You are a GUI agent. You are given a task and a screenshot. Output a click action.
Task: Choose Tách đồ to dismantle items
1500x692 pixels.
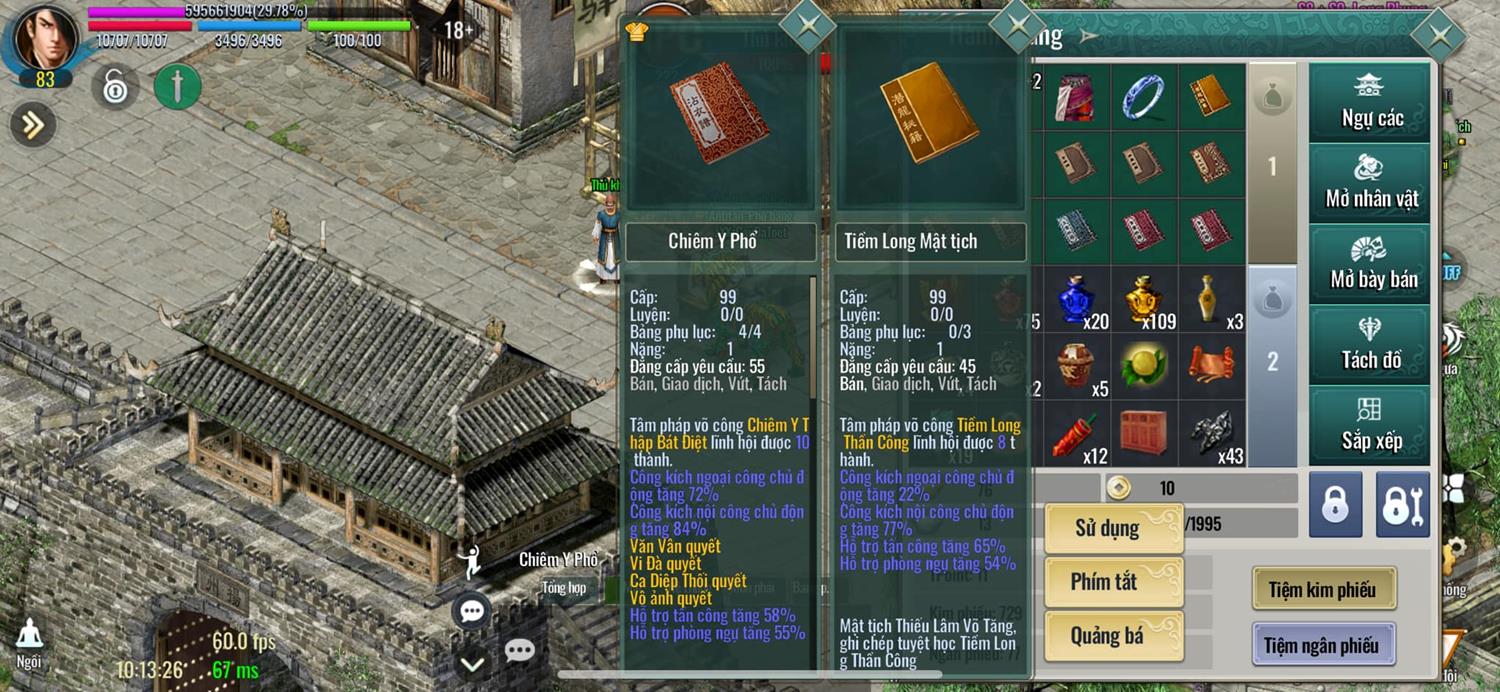pos(1371,344)
